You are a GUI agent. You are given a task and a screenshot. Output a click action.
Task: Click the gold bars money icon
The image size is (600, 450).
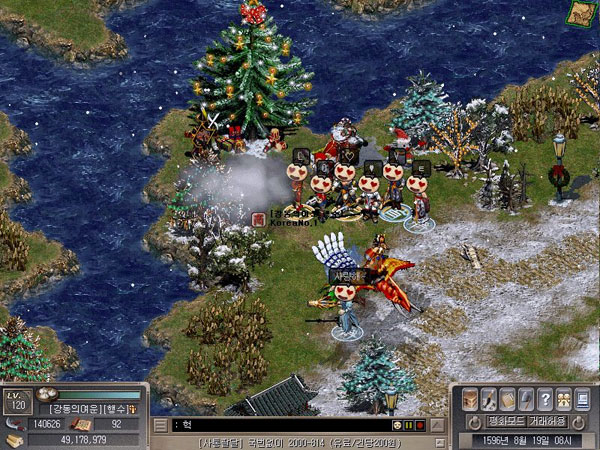pos(14,439)
